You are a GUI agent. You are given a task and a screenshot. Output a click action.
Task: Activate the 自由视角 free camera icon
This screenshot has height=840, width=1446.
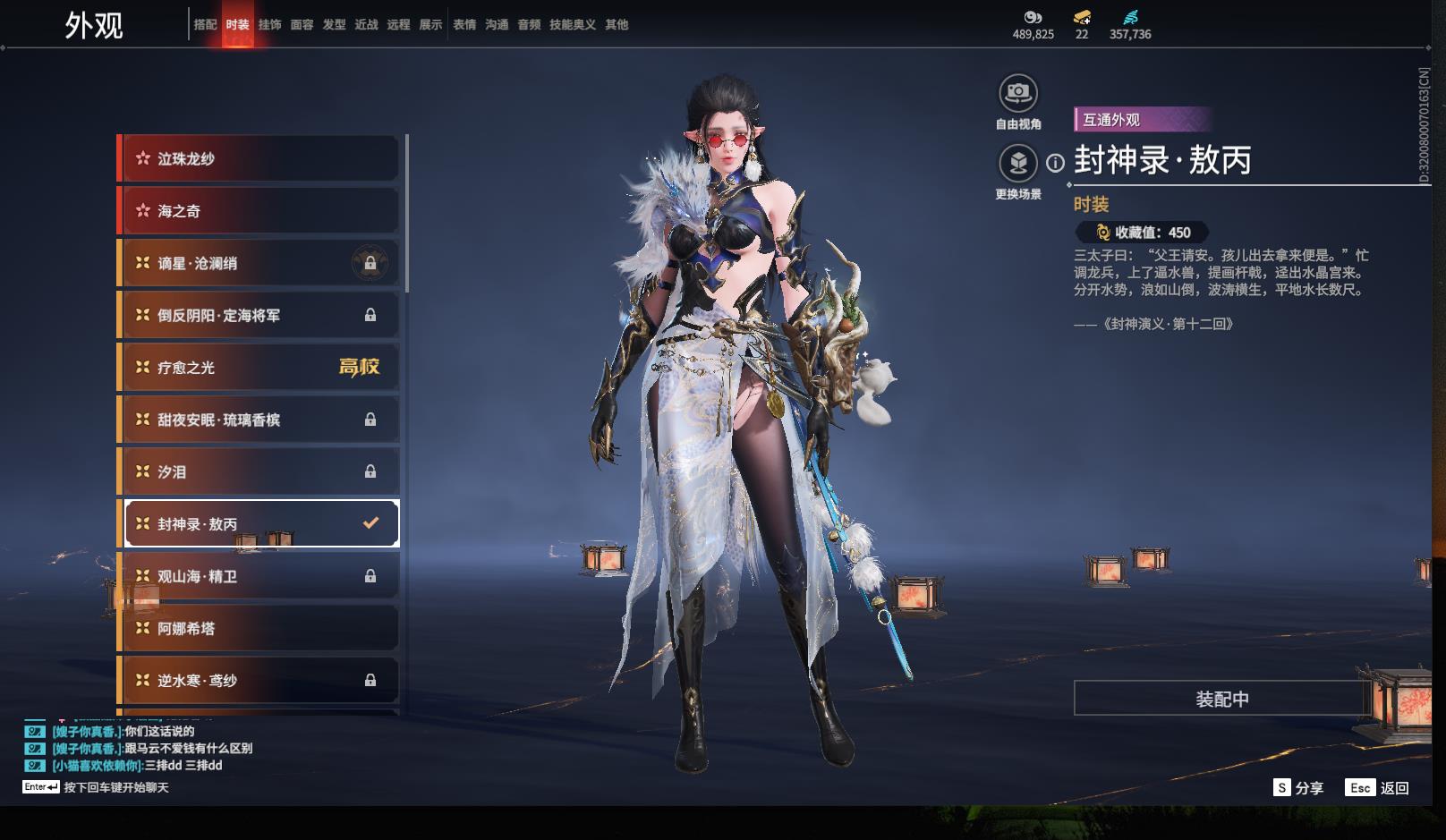[1017, 93]
